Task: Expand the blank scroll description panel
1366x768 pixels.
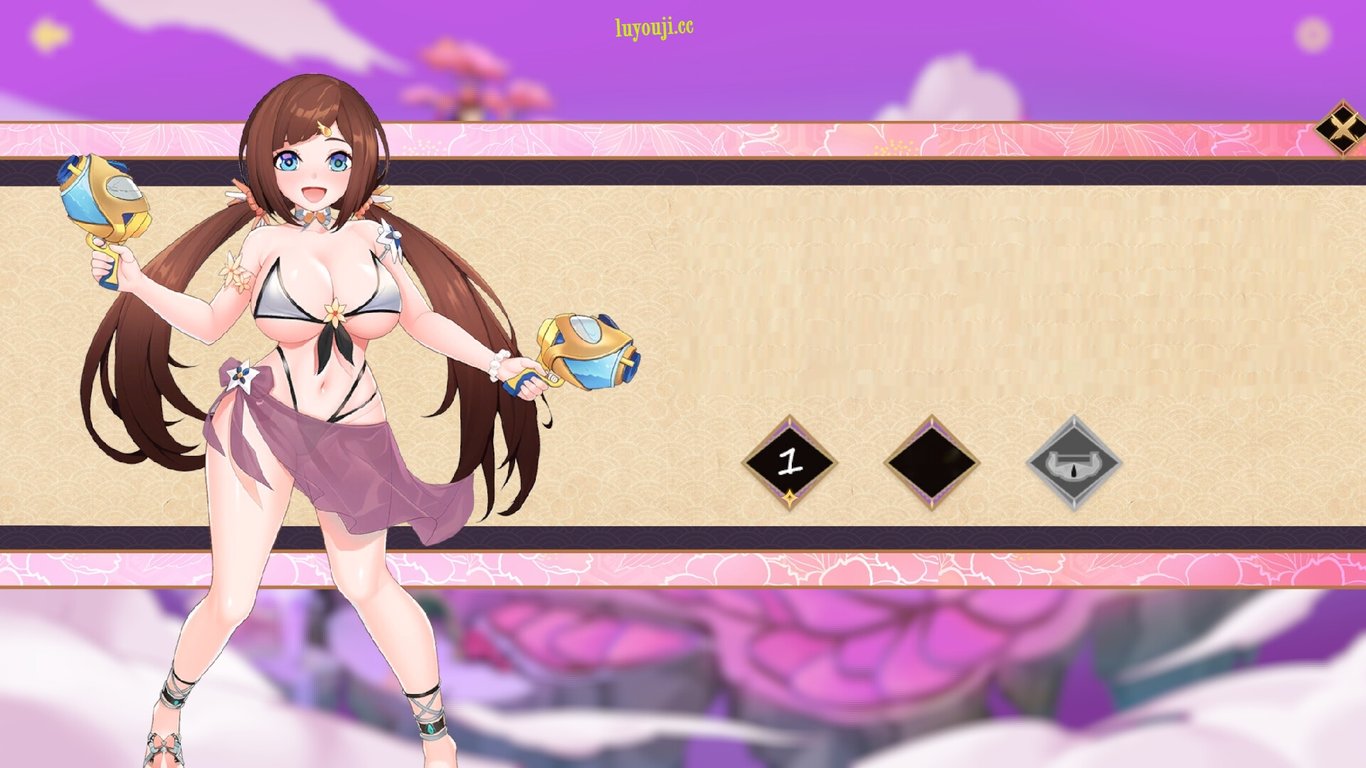Action: point(950,300)
